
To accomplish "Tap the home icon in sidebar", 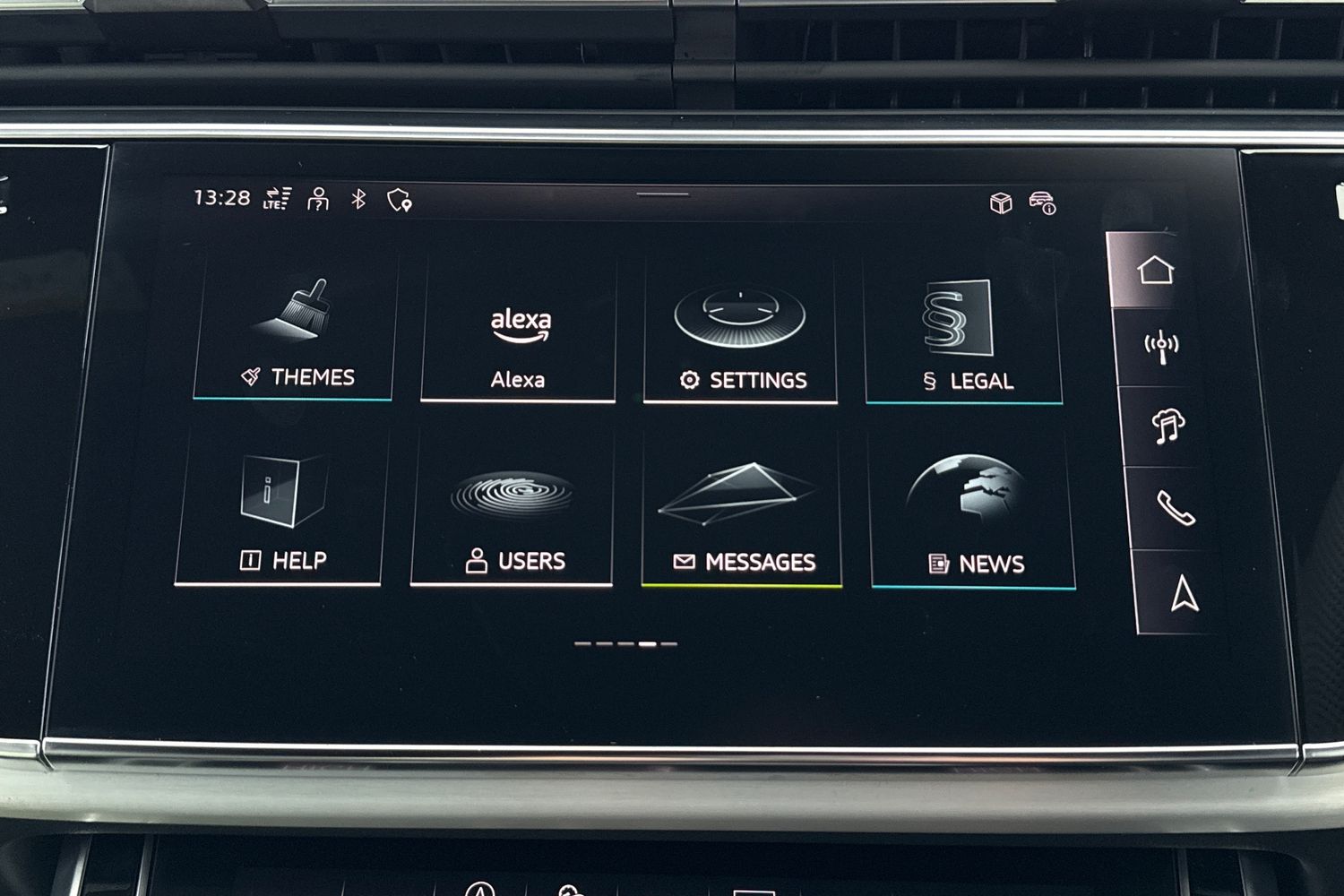I will [x=1155, y=270].
